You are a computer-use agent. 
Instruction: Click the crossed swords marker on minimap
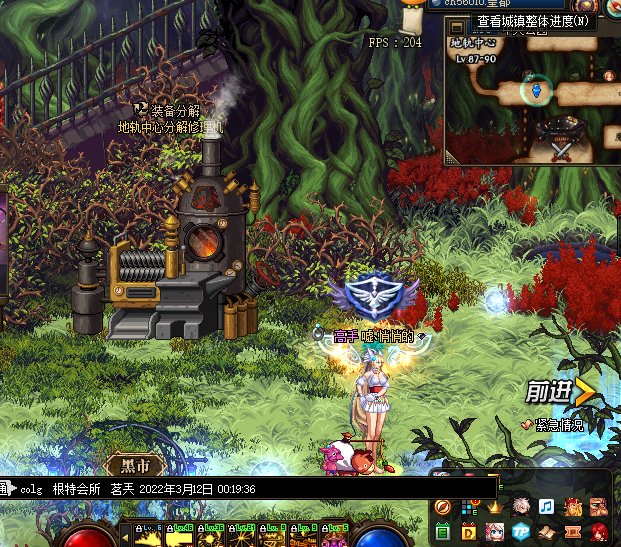561,149
